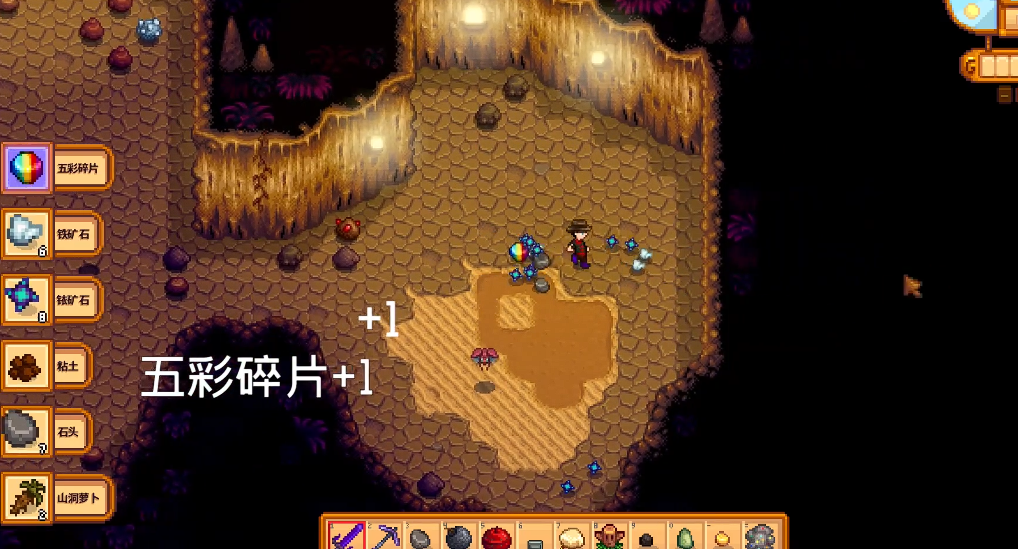The height and width of the screenshot is (549, 1018).
Task: Choose the small yellow item slot
Action: [x=721, y=539]
